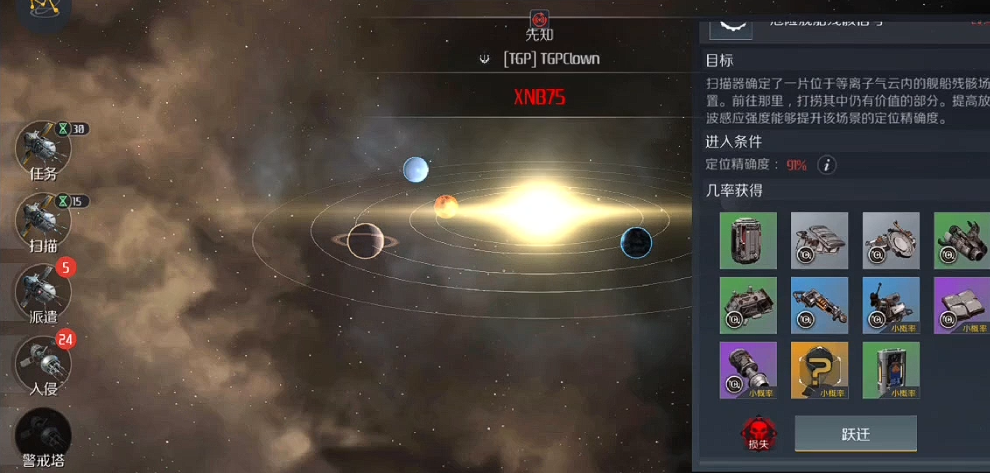Select the purple-background cylinder module reward

point(748,370)
